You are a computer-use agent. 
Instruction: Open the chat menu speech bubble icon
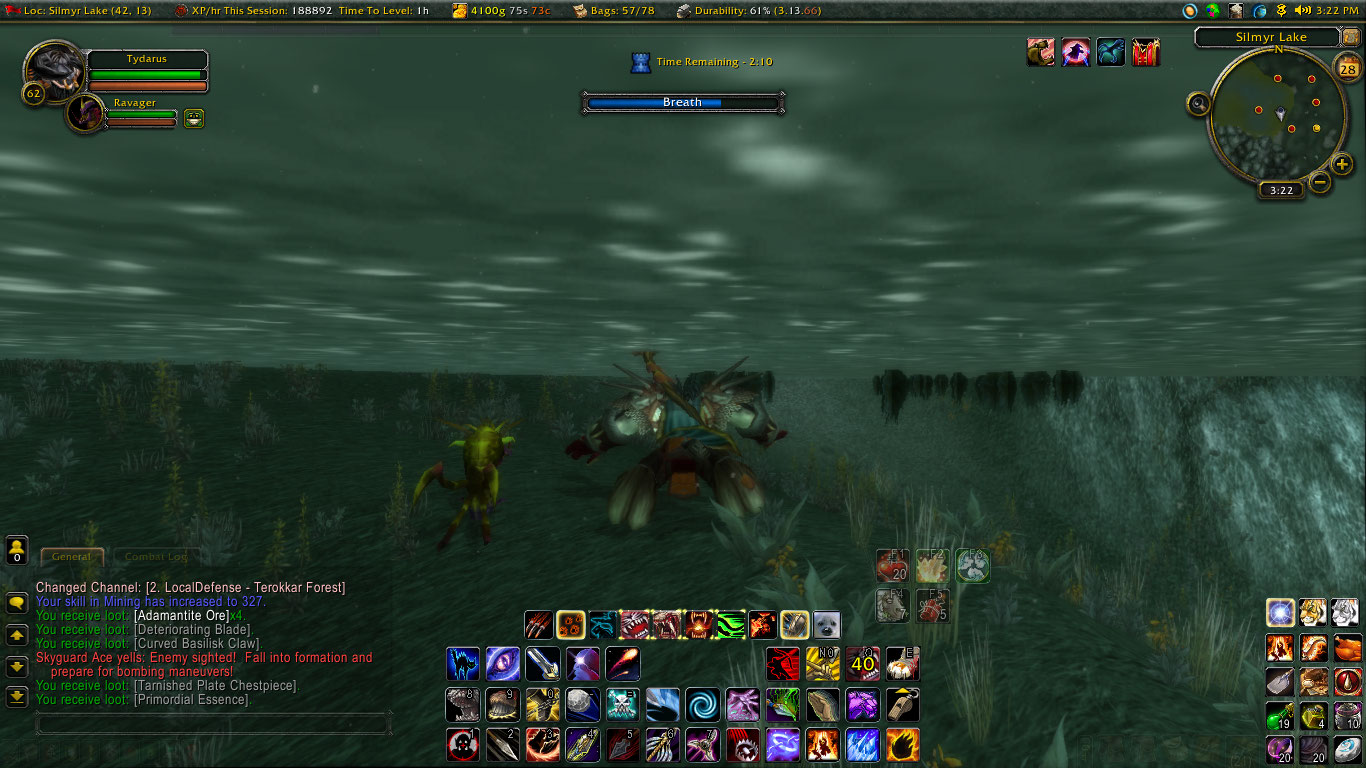tap(16, 602)
